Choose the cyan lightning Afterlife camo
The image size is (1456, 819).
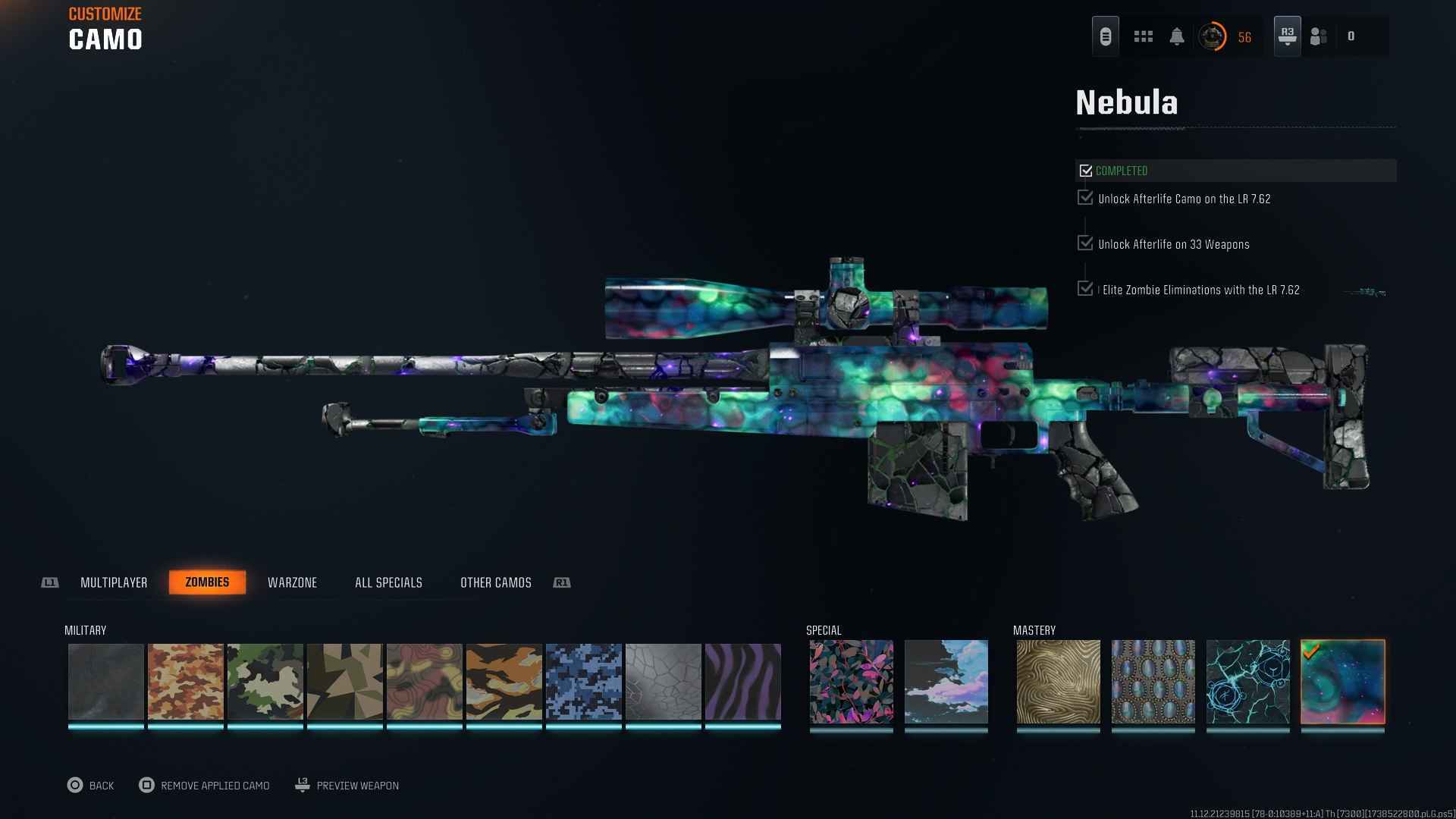(1247, 682)
